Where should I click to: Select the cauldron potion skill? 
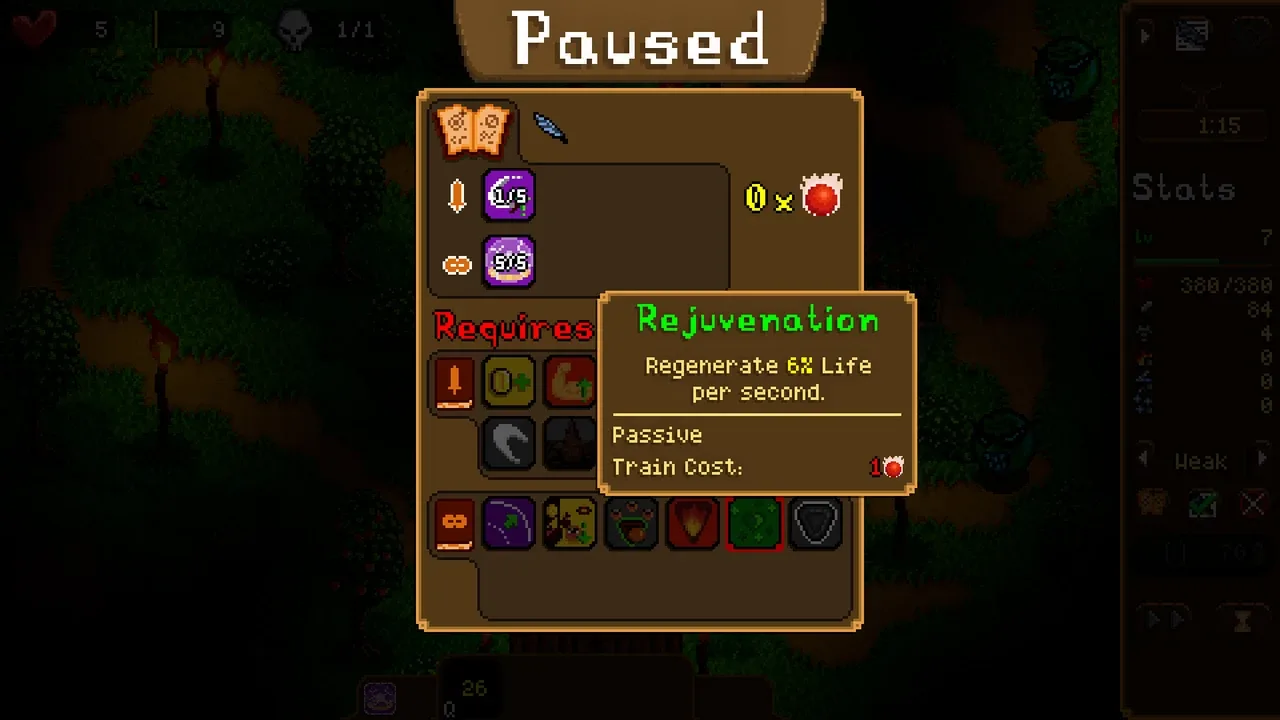(x=631, y=523)
